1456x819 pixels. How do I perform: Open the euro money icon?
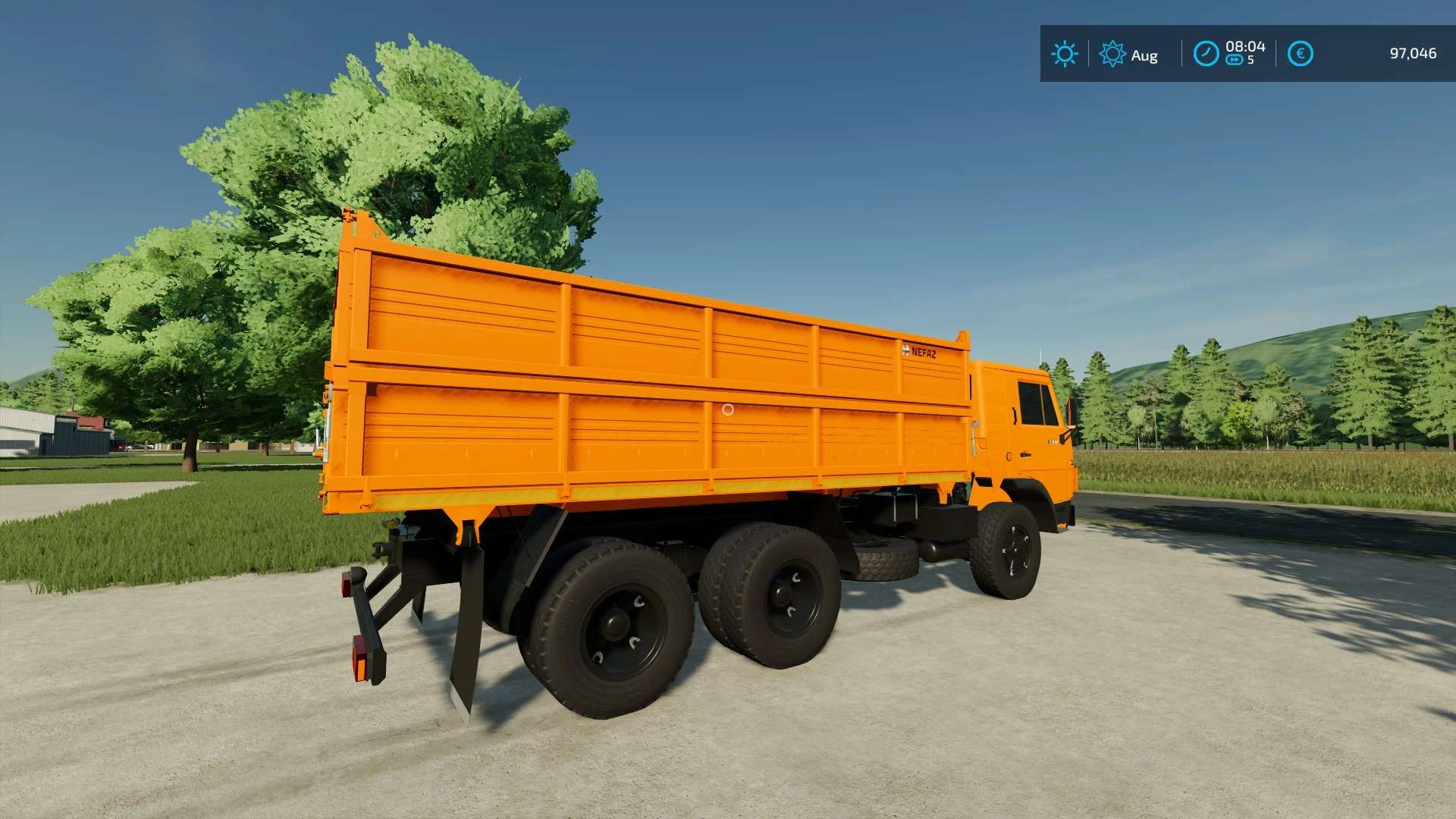click(x=1300, y=54)
